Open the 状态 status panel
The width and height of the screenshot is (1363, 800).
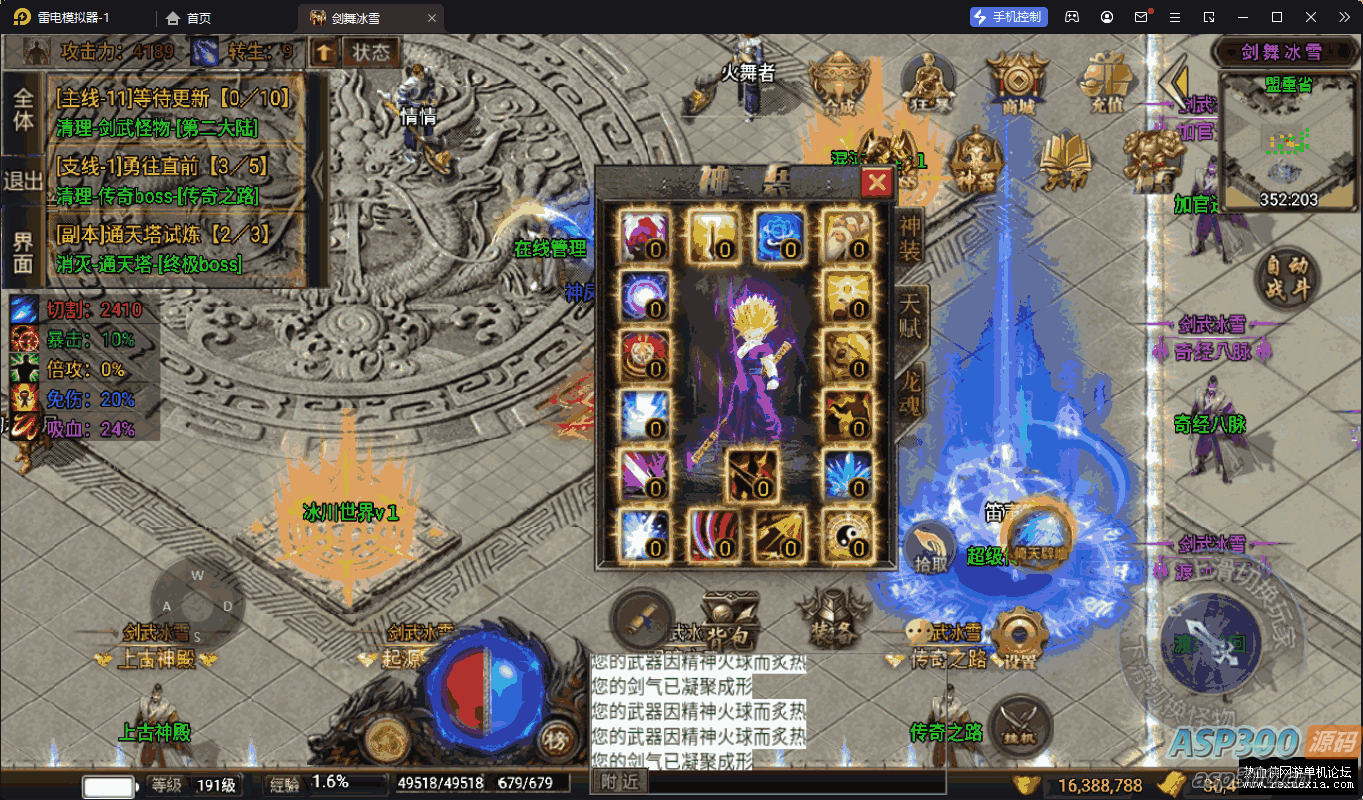point(370,52)
